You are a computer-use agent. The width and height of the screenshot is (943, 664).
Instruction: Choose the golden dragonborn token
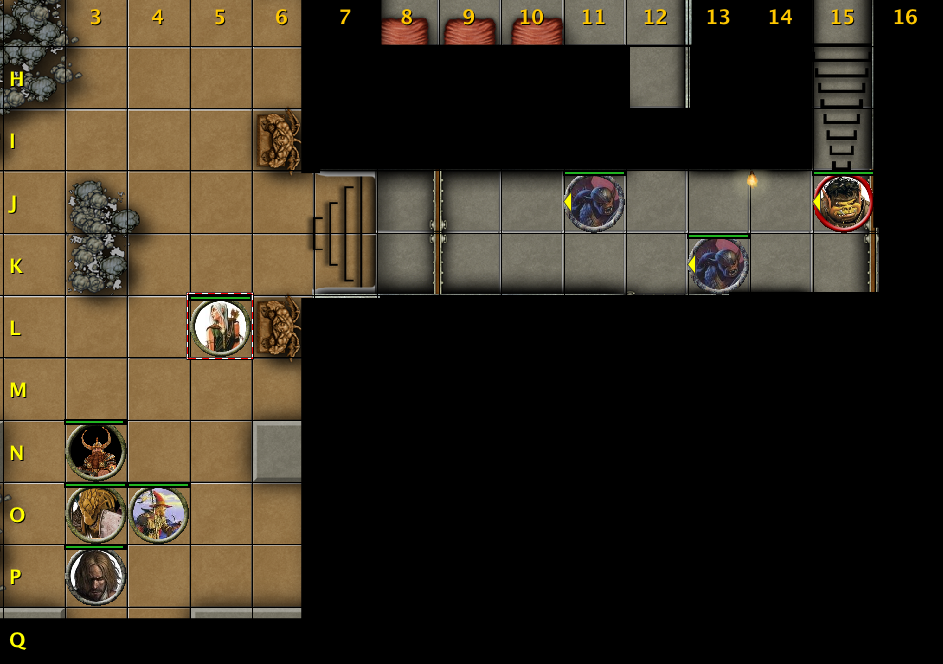click(x=96, y=514)
